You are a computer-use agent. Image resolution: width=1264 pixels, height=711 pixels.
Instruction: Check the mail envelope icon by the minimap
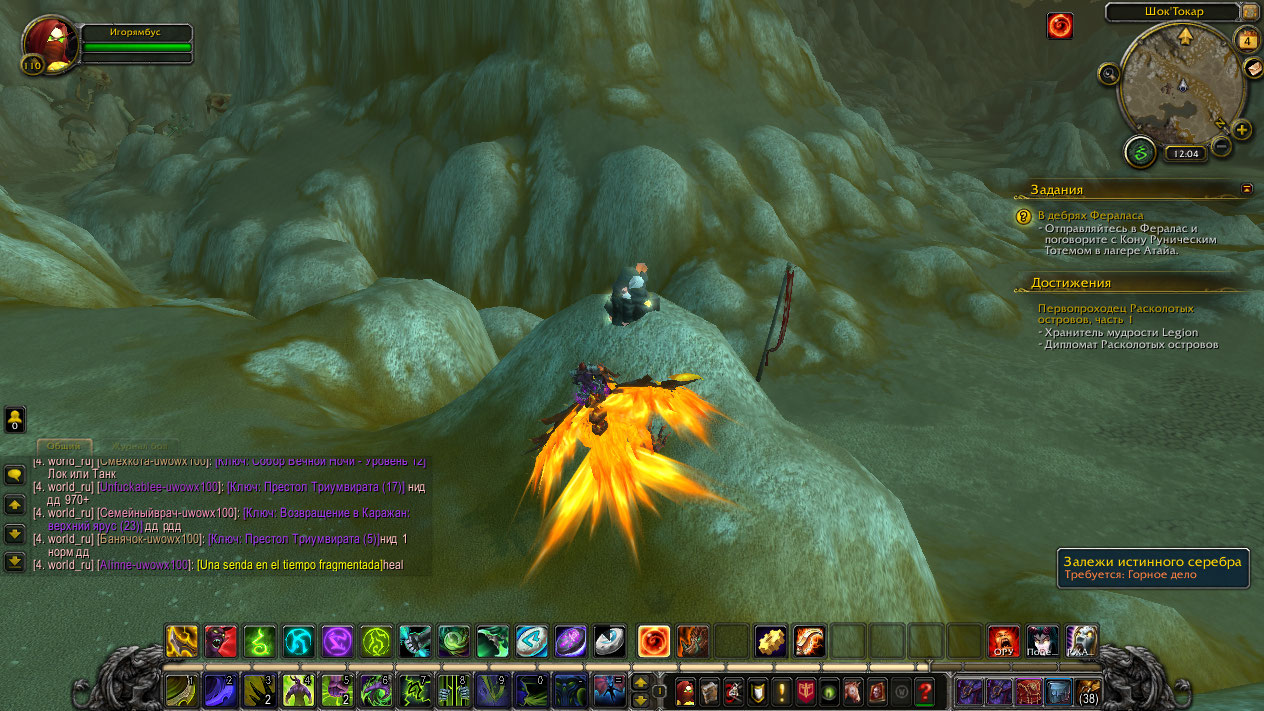1253,68
